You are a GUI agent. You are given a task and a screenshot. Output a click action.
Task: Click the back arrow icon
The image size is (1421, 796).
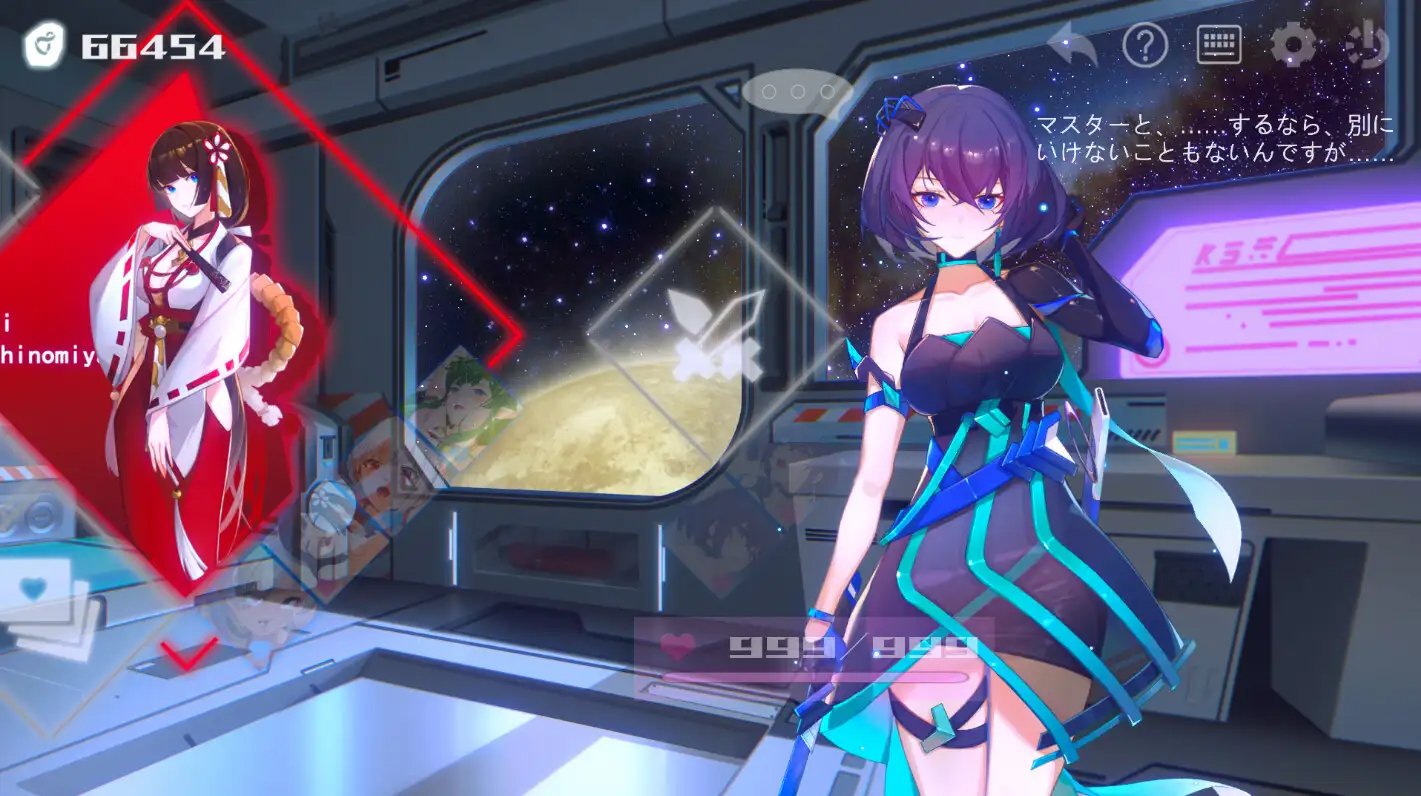coord(1073,46)
